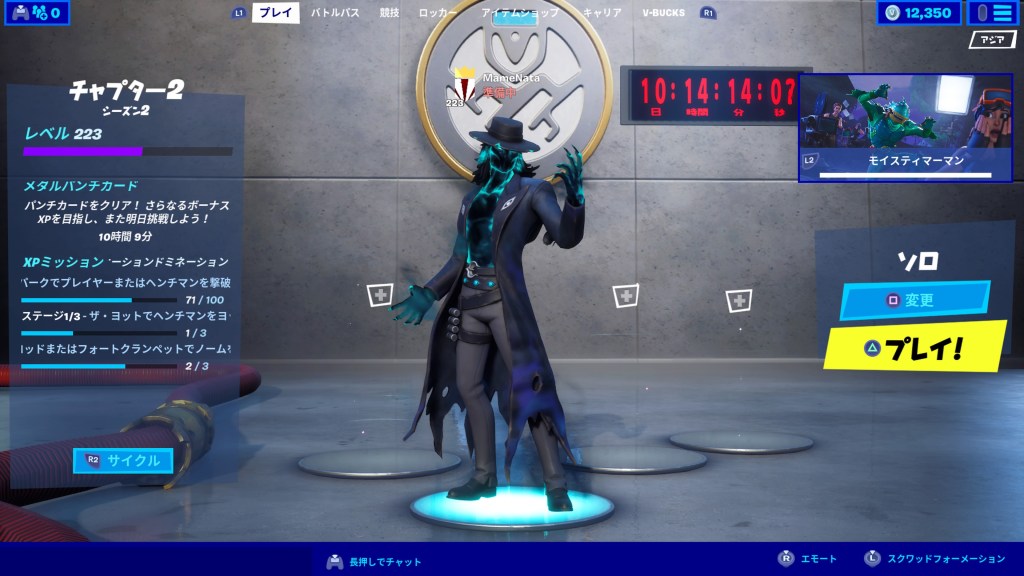Open the ロッカー tab

[x=438, y=13]
